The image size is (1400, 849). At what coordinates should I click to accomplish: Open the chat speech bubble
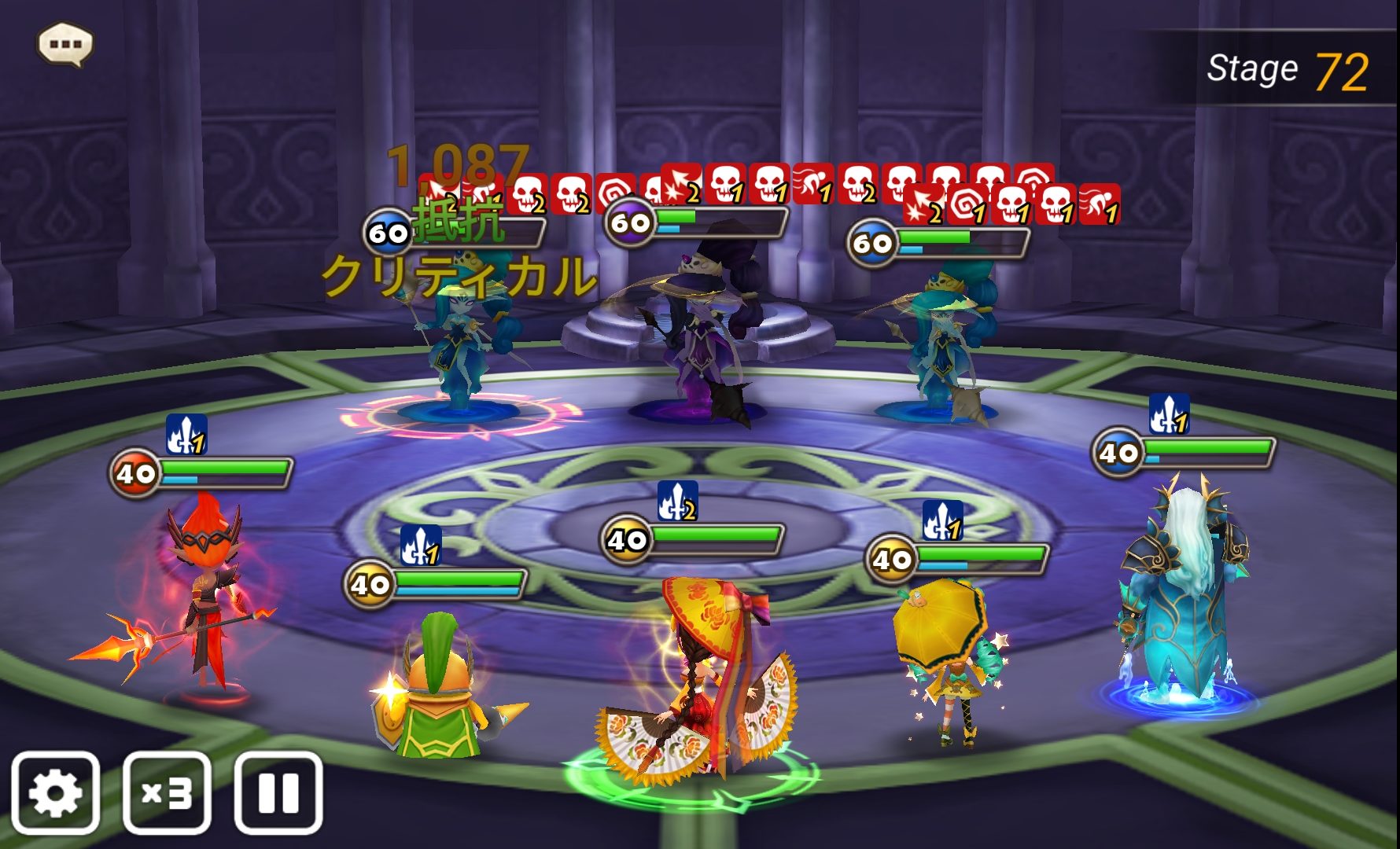pos(65,44)
